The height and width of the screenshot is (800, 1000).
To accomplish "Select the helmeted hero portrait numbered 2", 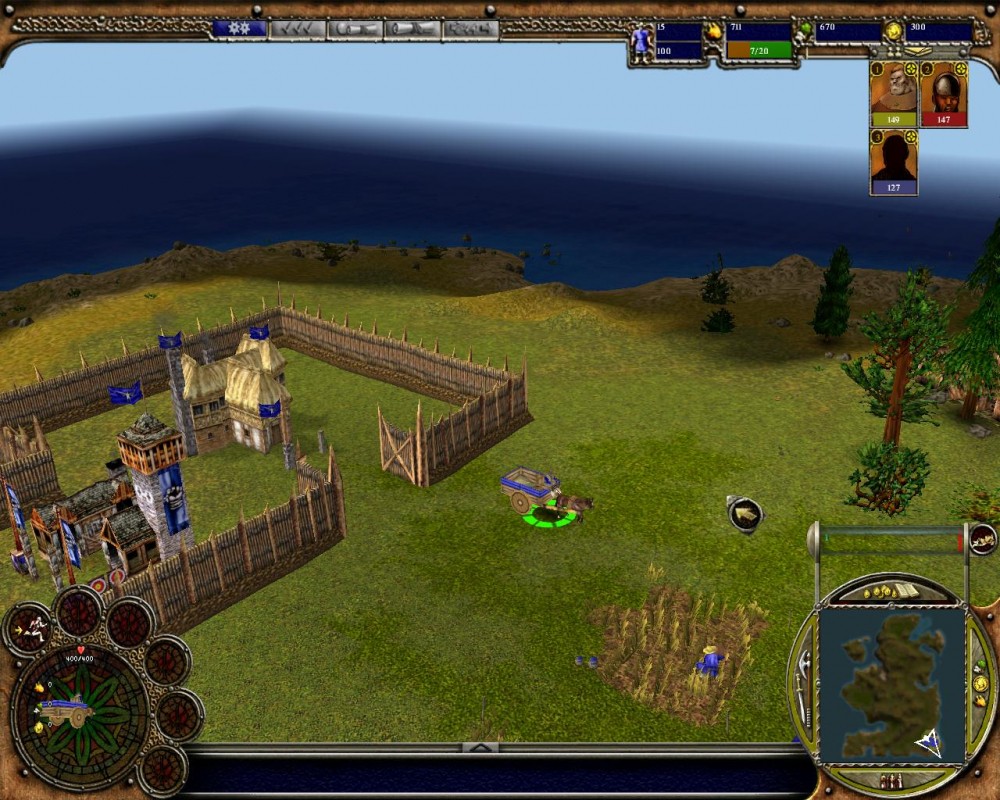I will click(x=943, y=93).
